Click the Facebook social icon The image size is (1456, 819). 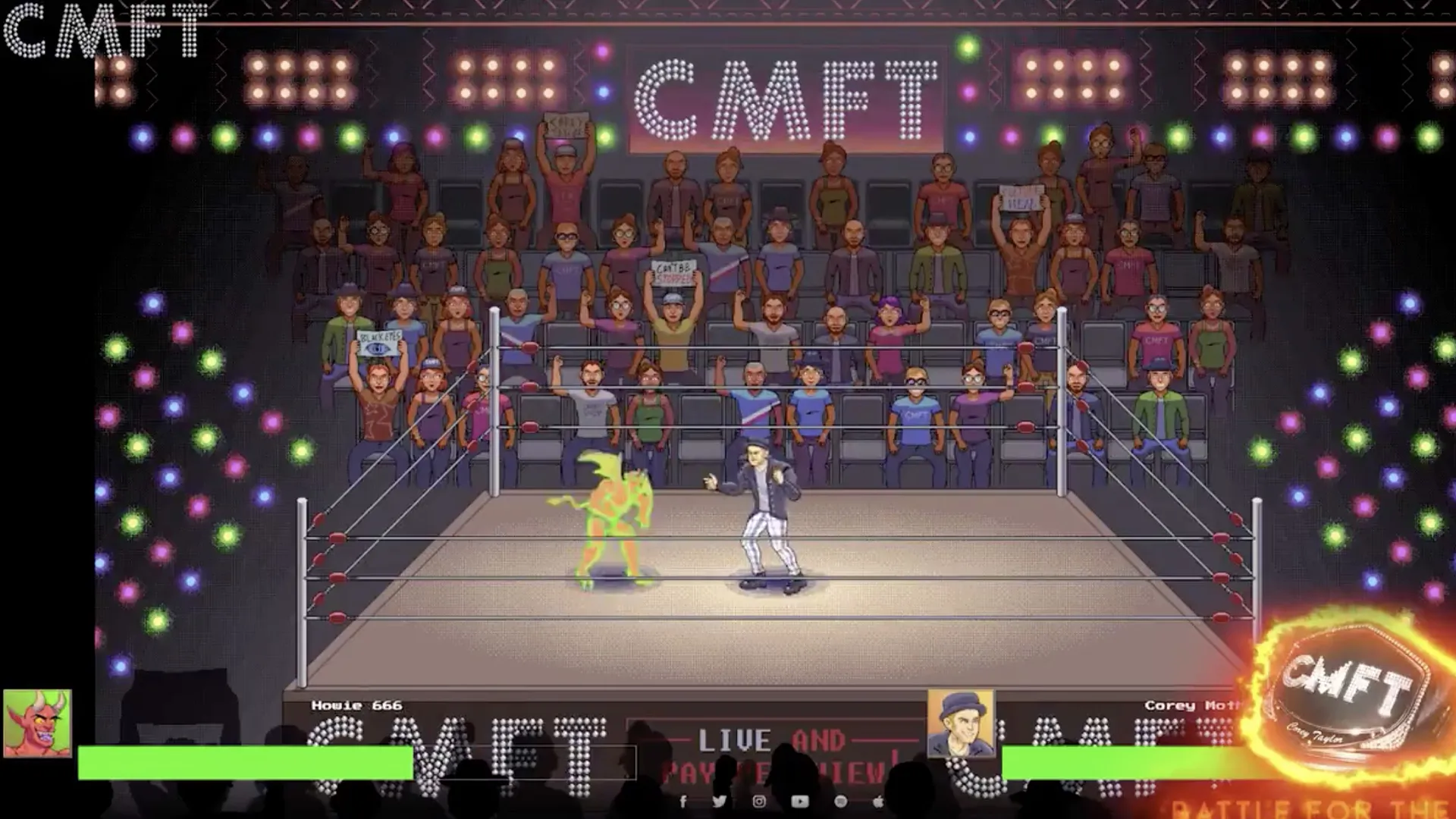(x=684, y=802)
